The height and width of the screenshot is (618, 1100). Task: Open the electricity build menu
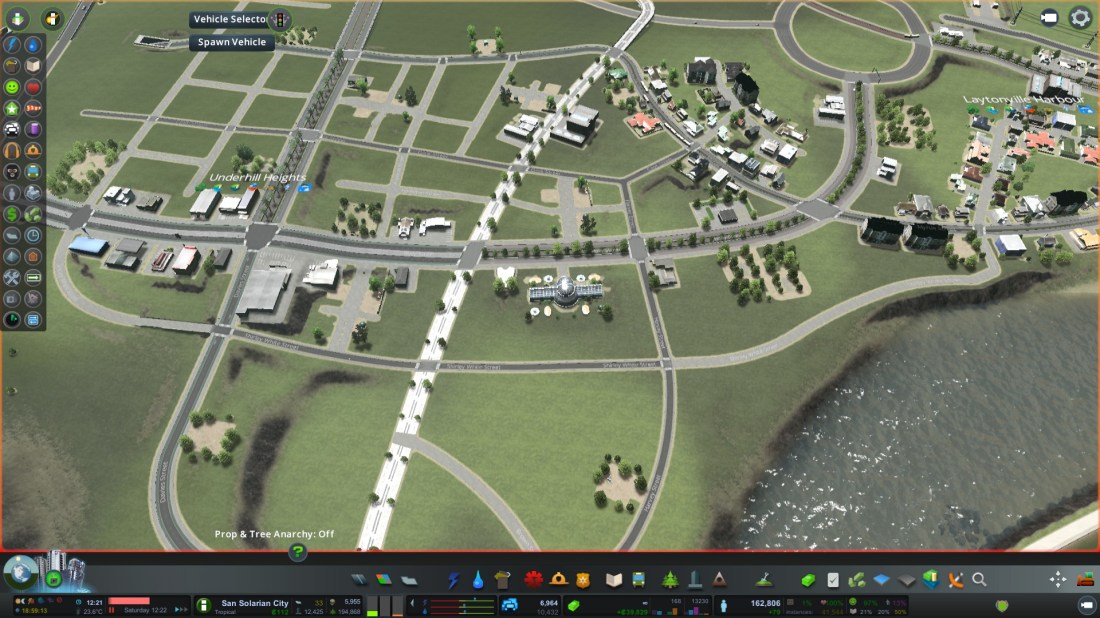click(454, 579)
